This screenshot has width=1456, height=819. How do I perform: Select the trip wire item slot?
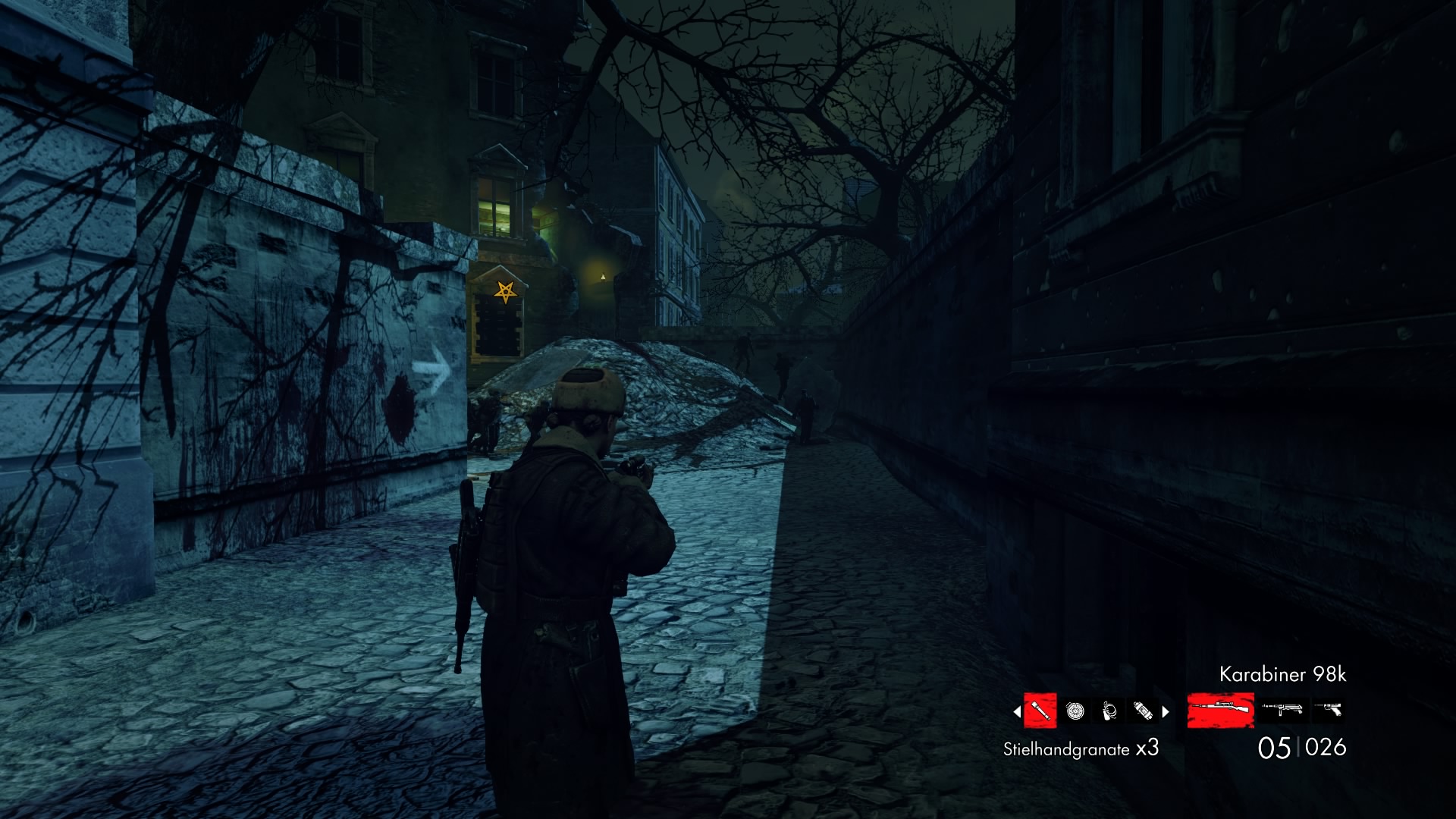1109,711
